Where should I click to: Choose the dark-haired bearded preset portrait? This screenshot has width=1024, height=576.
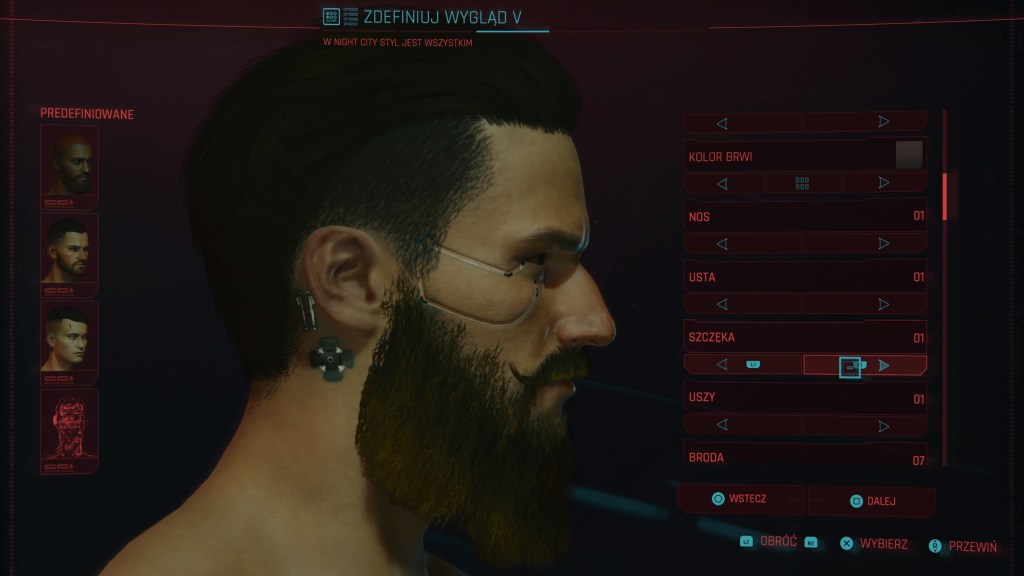tap(69, 249)
